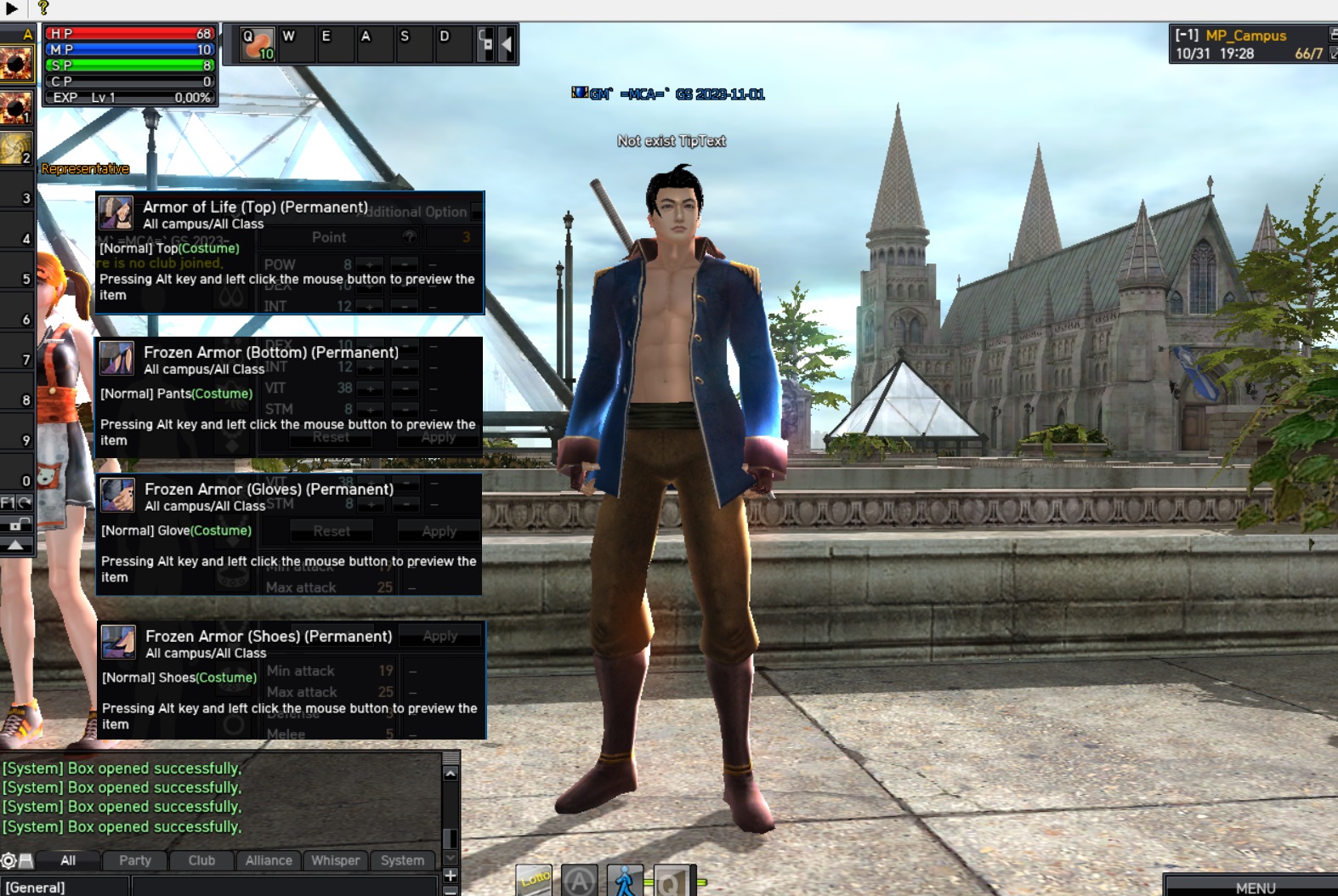Click the play arrow in top toolbar
This screenshot has width=1338, height=896.
click(x=12, y=9)
